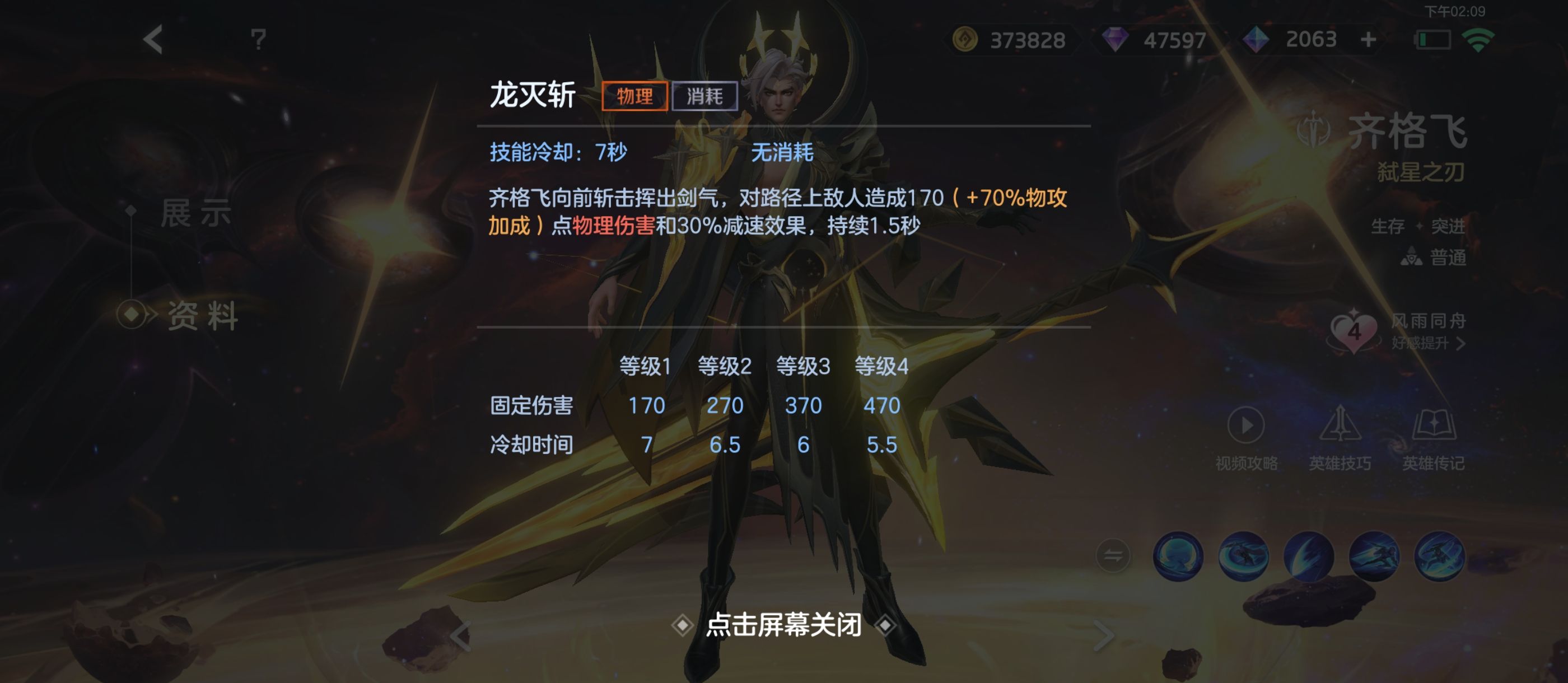Click the help question mark icon
The width and height of the screenshot is (1568, 683).
pyautogui.click(x=259, y=40)
